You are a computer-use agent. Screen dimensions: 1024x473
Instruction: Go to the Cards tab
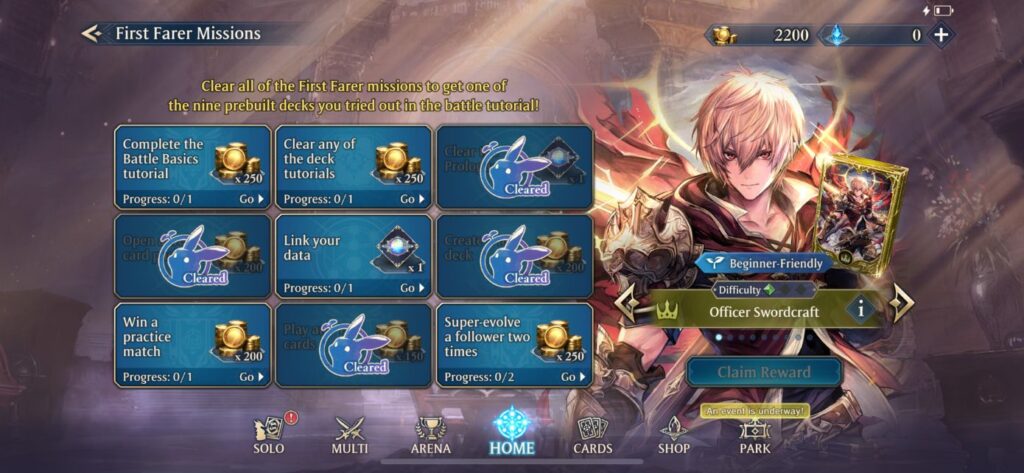point(593,437)
